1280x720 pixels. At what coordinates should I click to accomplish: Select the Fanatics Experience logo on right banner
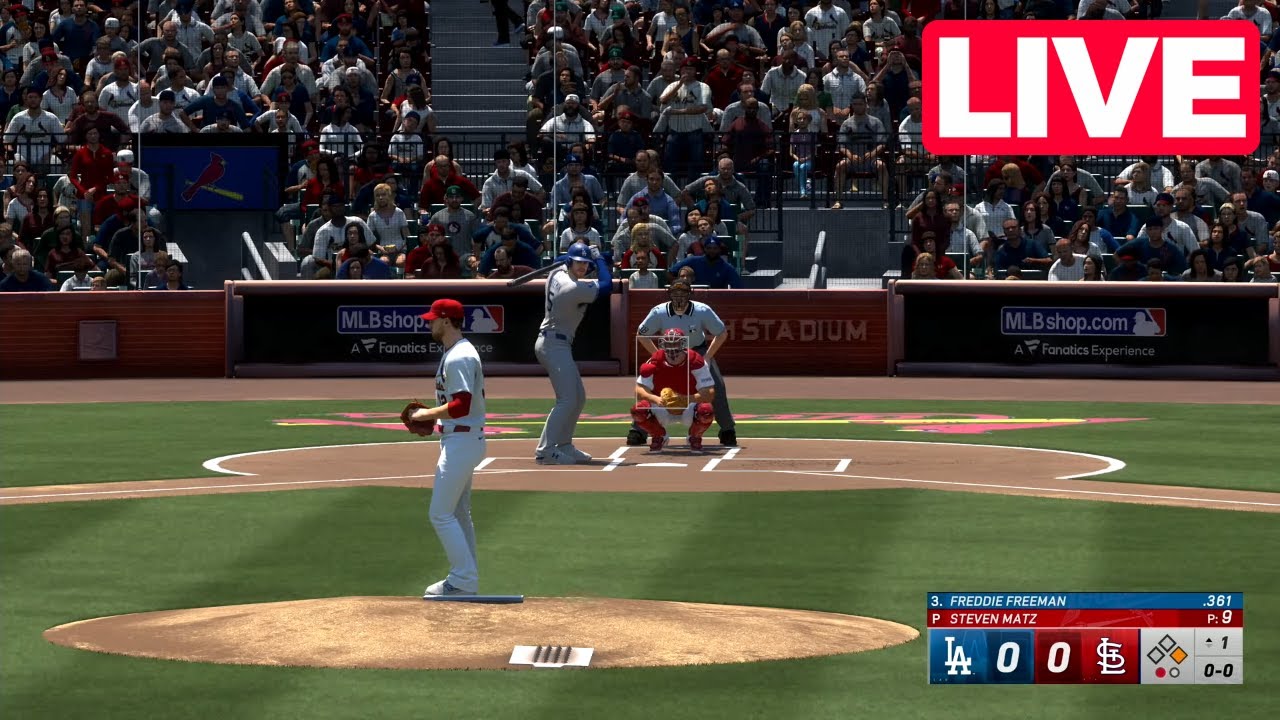point(1085,351)
